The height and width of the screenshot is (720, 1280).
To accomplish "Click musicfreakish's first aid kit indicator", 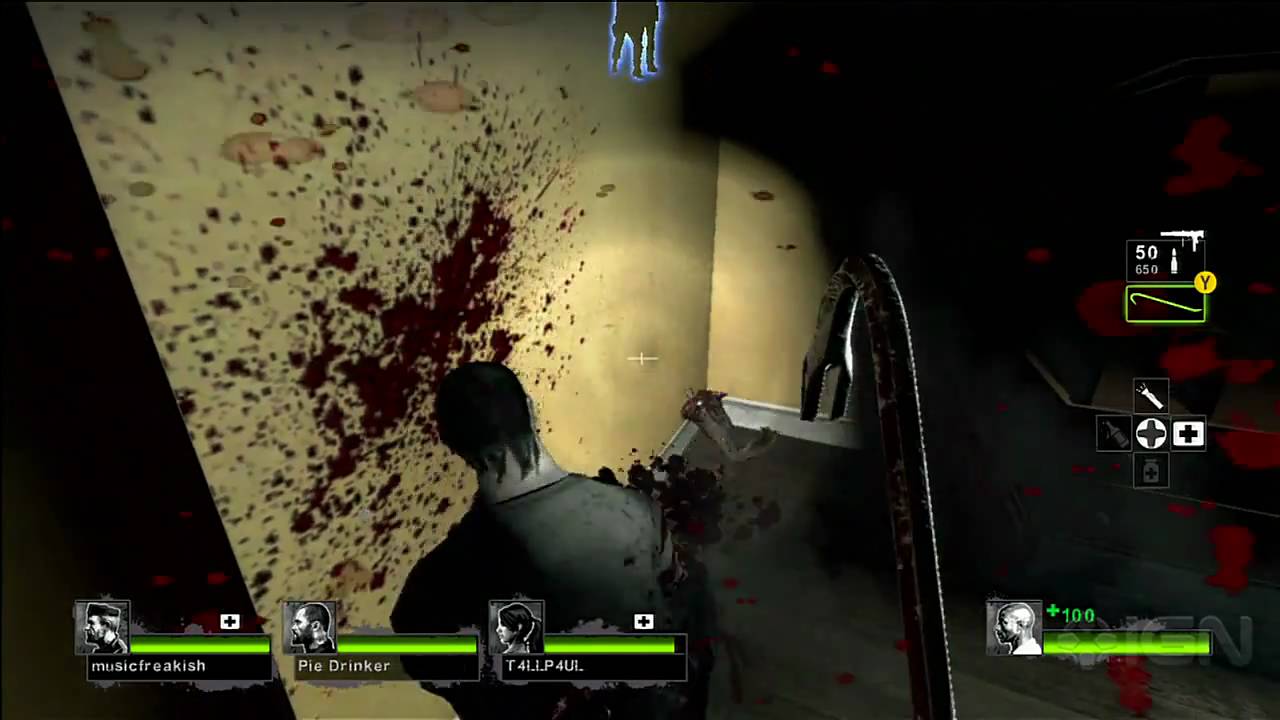I will [x=229, y=622].
